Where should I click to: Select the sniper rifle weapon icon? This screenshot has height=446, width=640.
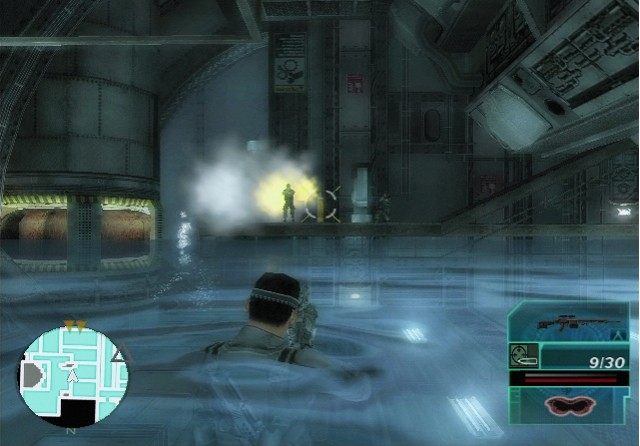click(570, 323)
